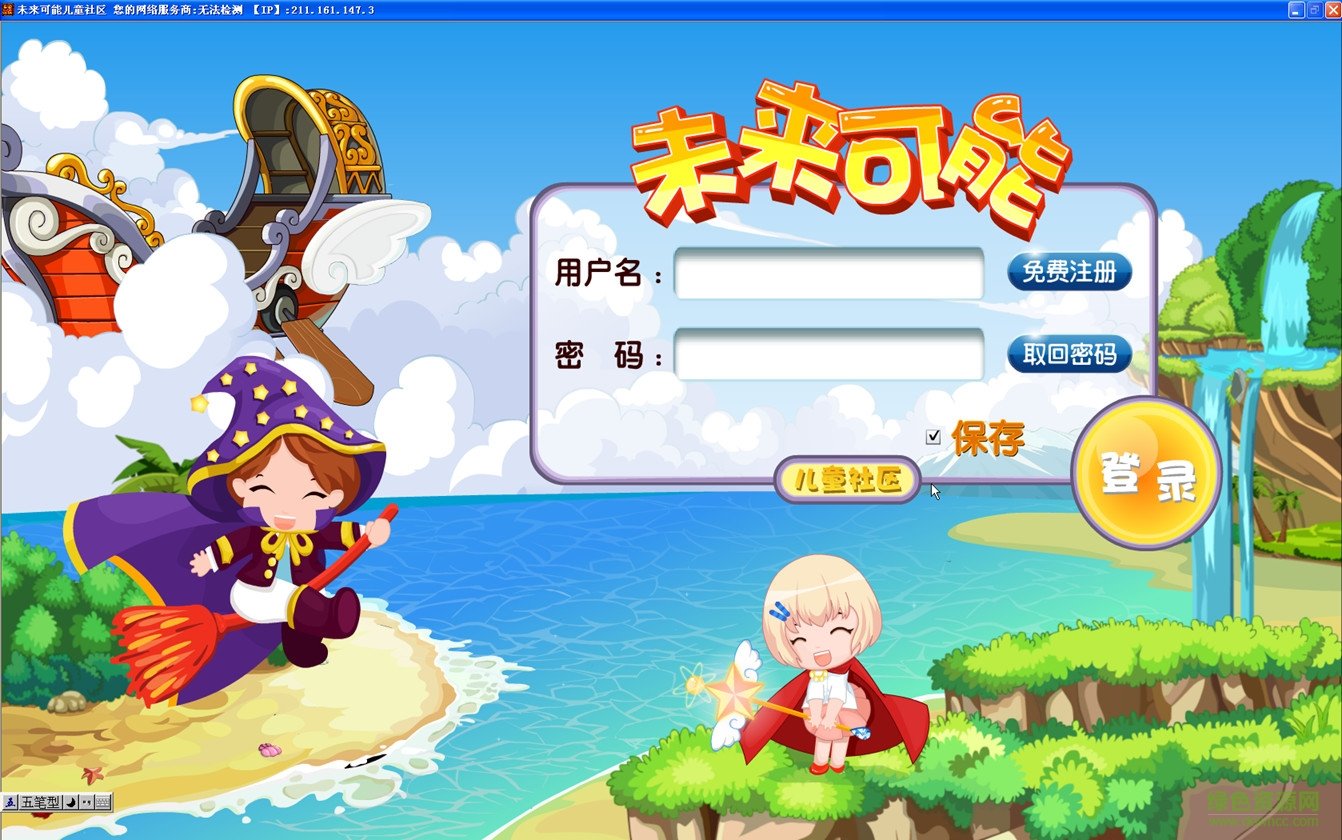Image resolution: width=1342 pixels, height=840 pixels.
Task: Click the application icon in the title bar
Action: (7, 7)
